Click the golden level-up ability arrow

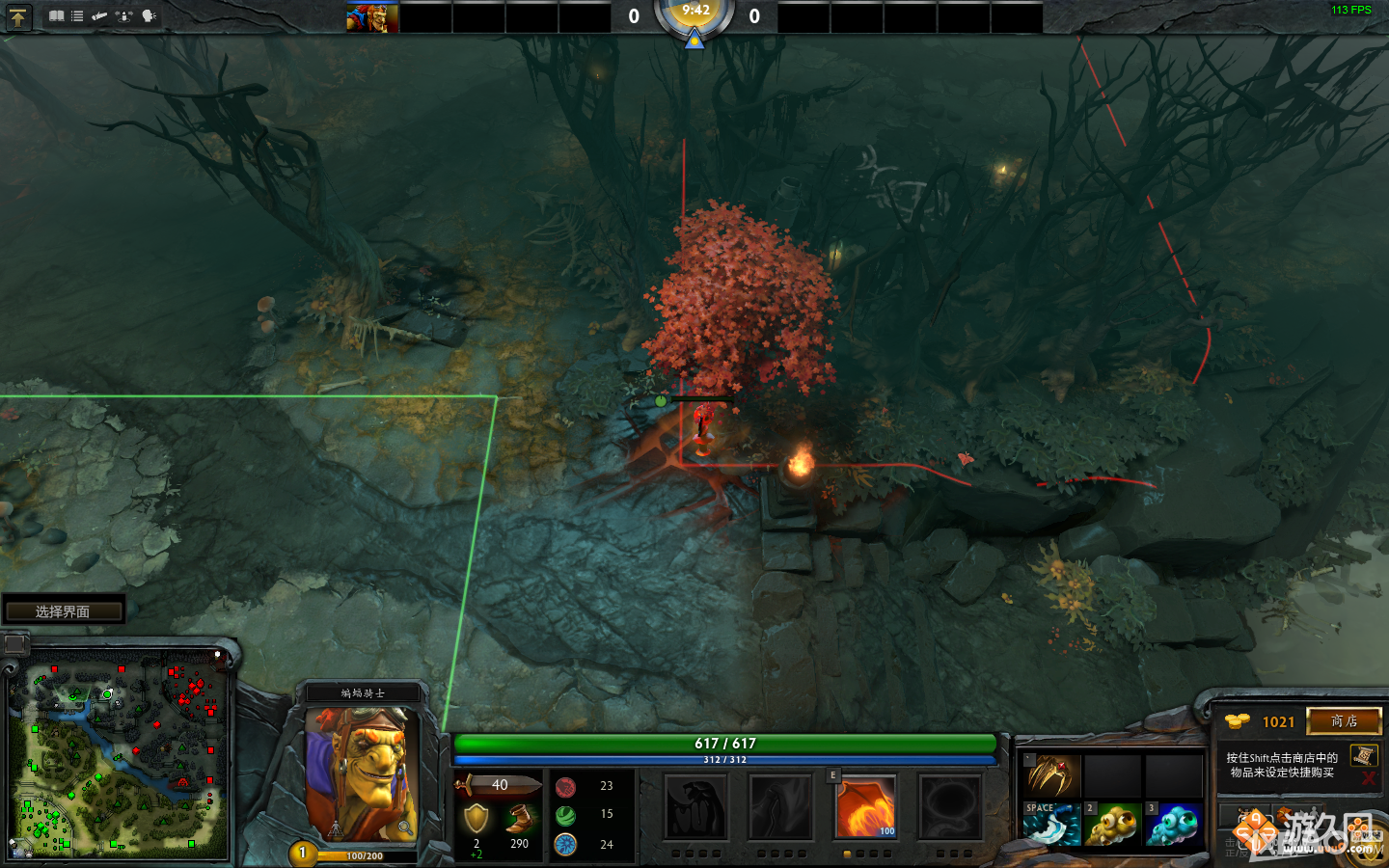click(18, 16)
